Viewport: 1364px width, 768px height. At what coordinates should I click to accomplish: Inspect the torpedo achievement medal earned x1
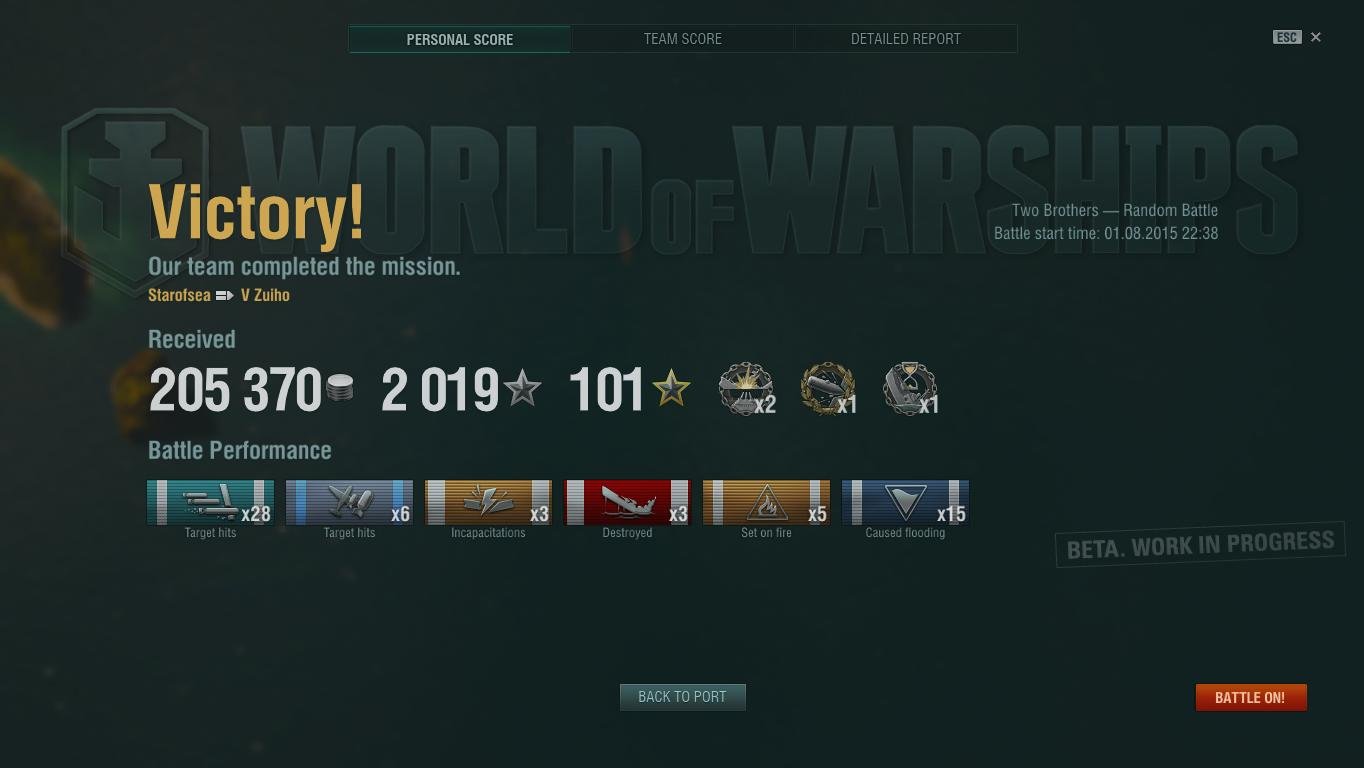[x=826, y=388]
